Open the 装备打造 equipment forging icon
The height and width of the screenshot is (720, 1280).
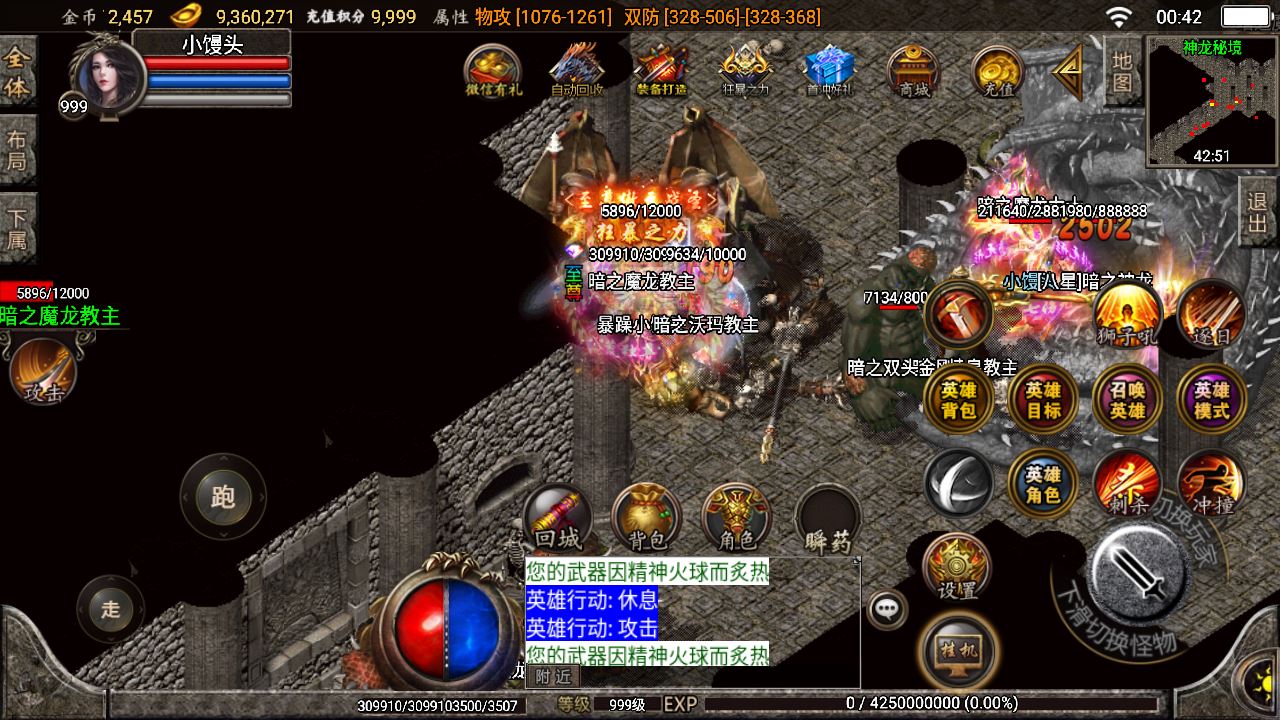click(x=661, y=70)
